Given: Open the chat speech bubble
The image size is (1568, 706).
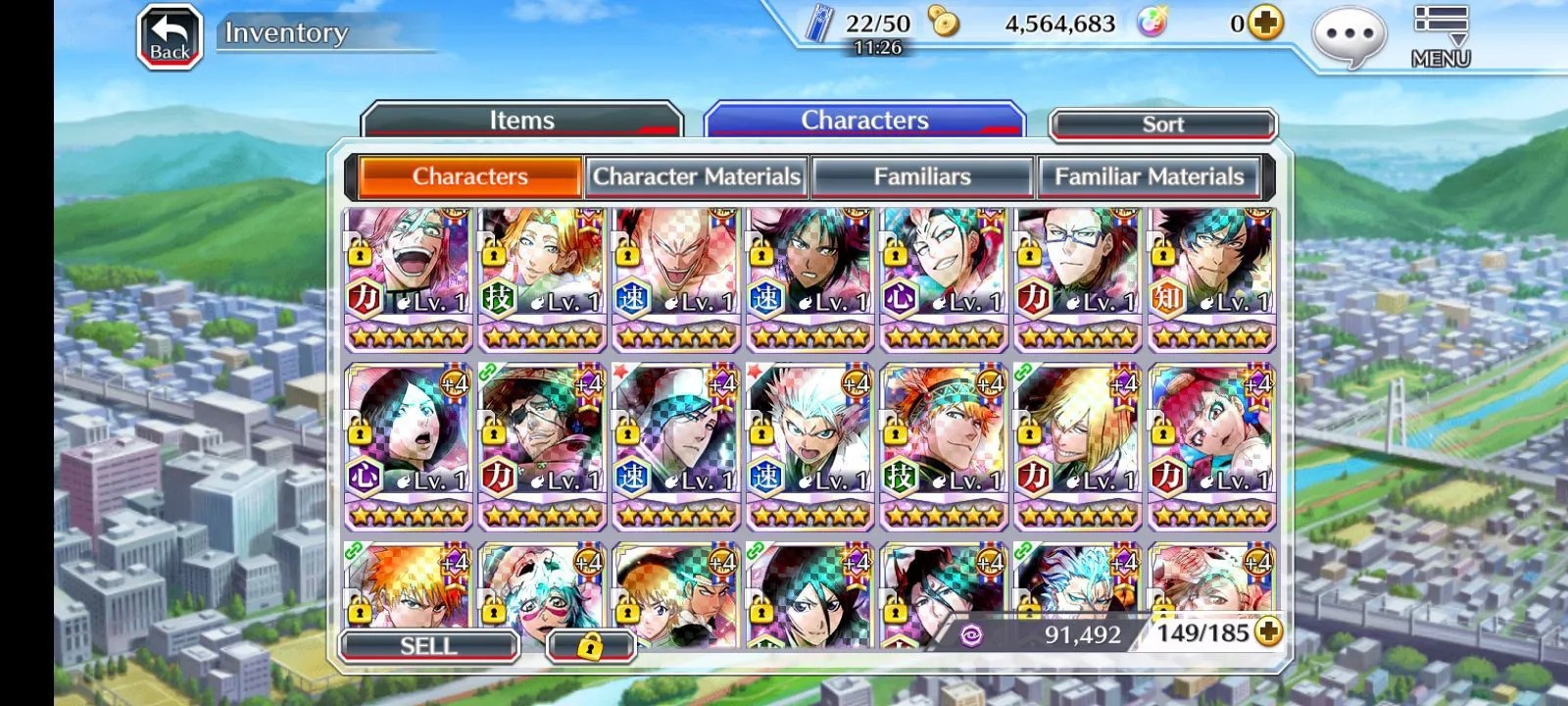Looking at the screenshot, I should 1348,37.
